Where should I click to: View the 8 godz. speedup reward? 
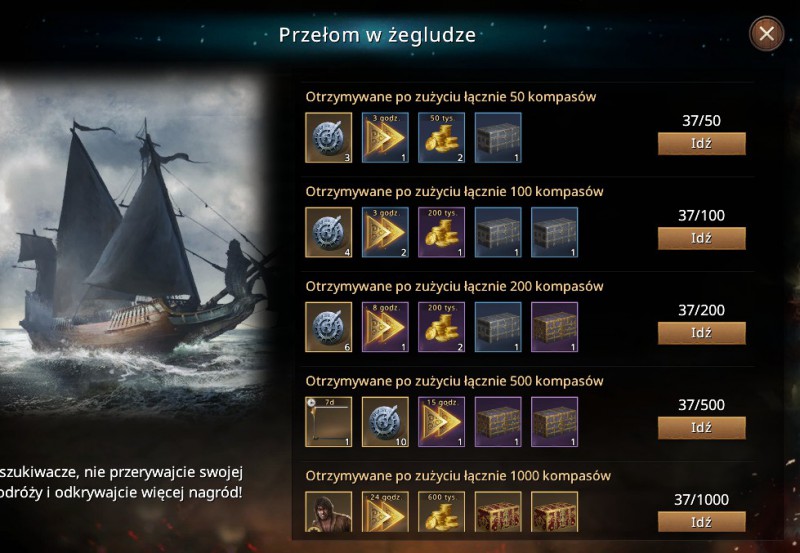point(385,327)
